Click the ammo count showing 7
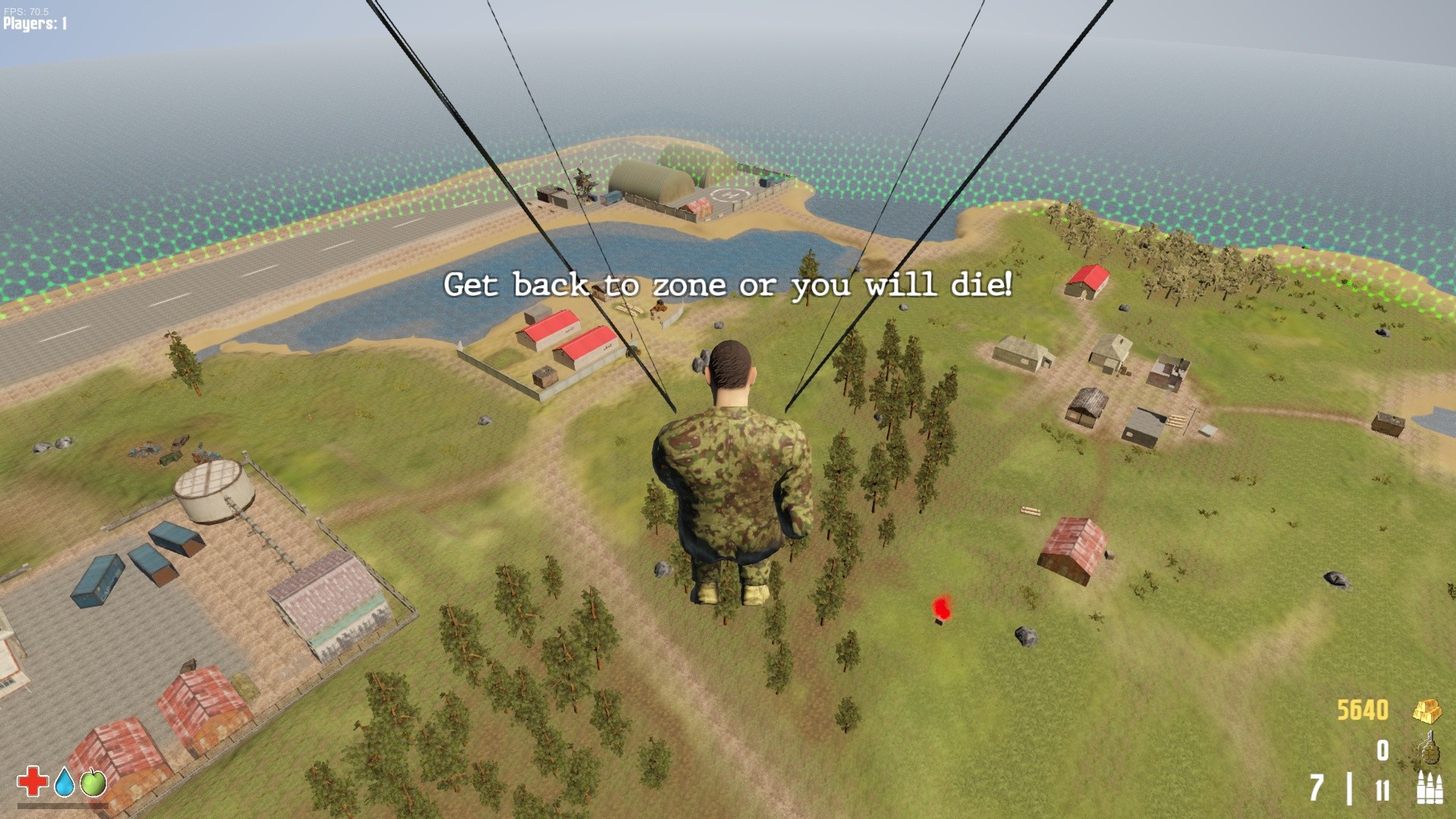The image size is (1456, 819). pos(1316,789)
